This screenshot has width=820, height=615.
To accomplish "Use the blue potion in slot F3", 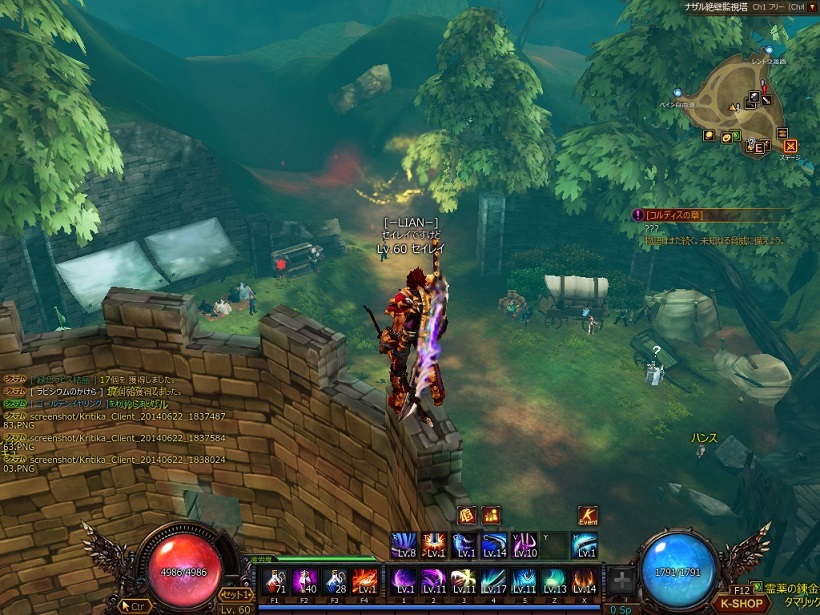I will tap(335, 581).
